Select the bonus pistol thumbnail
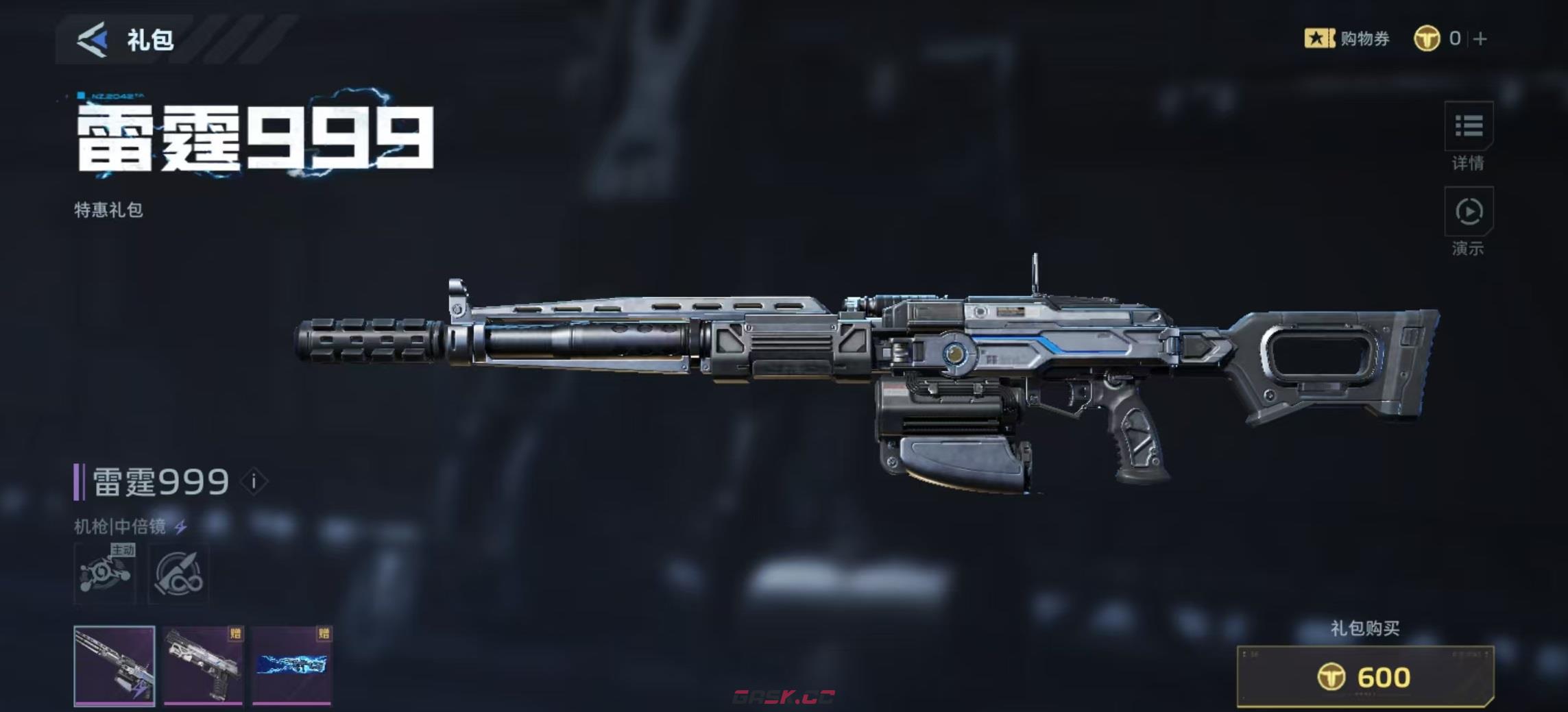 click(x=204, y=665)
